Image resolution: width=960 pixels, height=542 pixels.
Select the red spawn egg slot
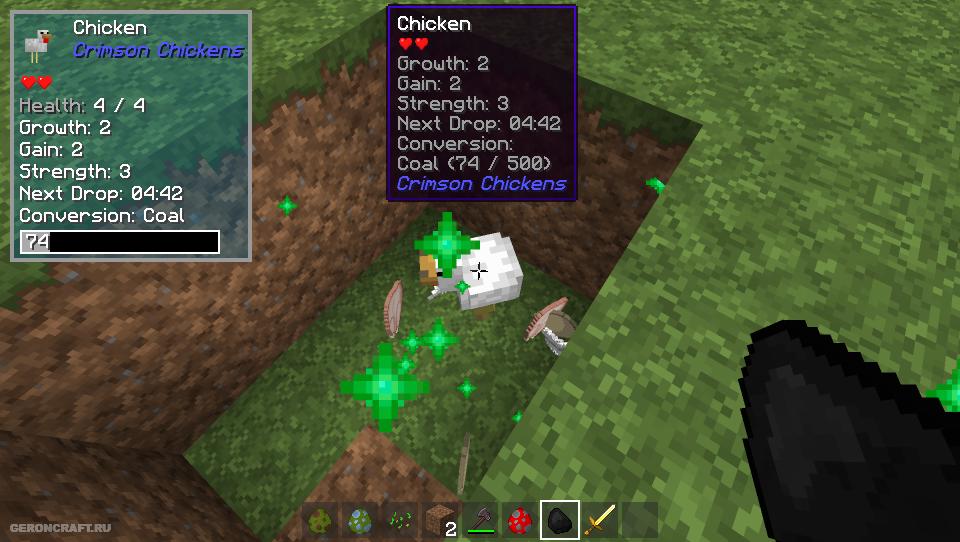click(520, 520)
